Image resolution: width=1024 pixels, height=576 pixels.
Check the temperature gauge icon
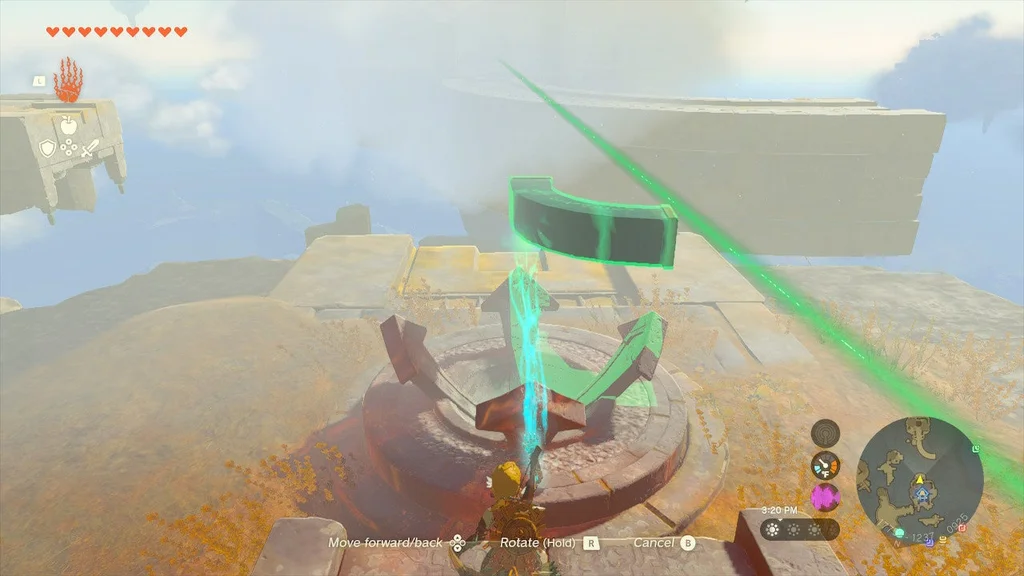click(x=825, y=465)
